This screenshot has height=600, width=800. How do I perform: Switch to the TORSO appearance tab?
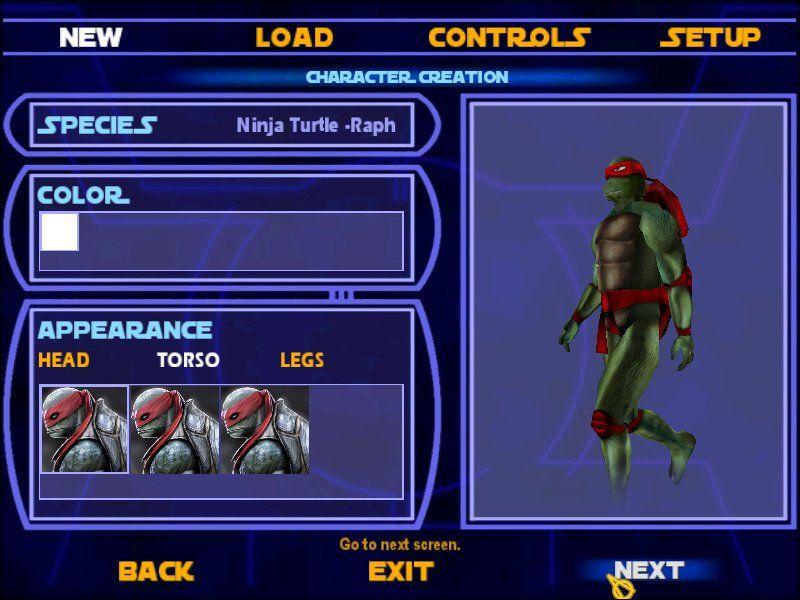(188, 360)
